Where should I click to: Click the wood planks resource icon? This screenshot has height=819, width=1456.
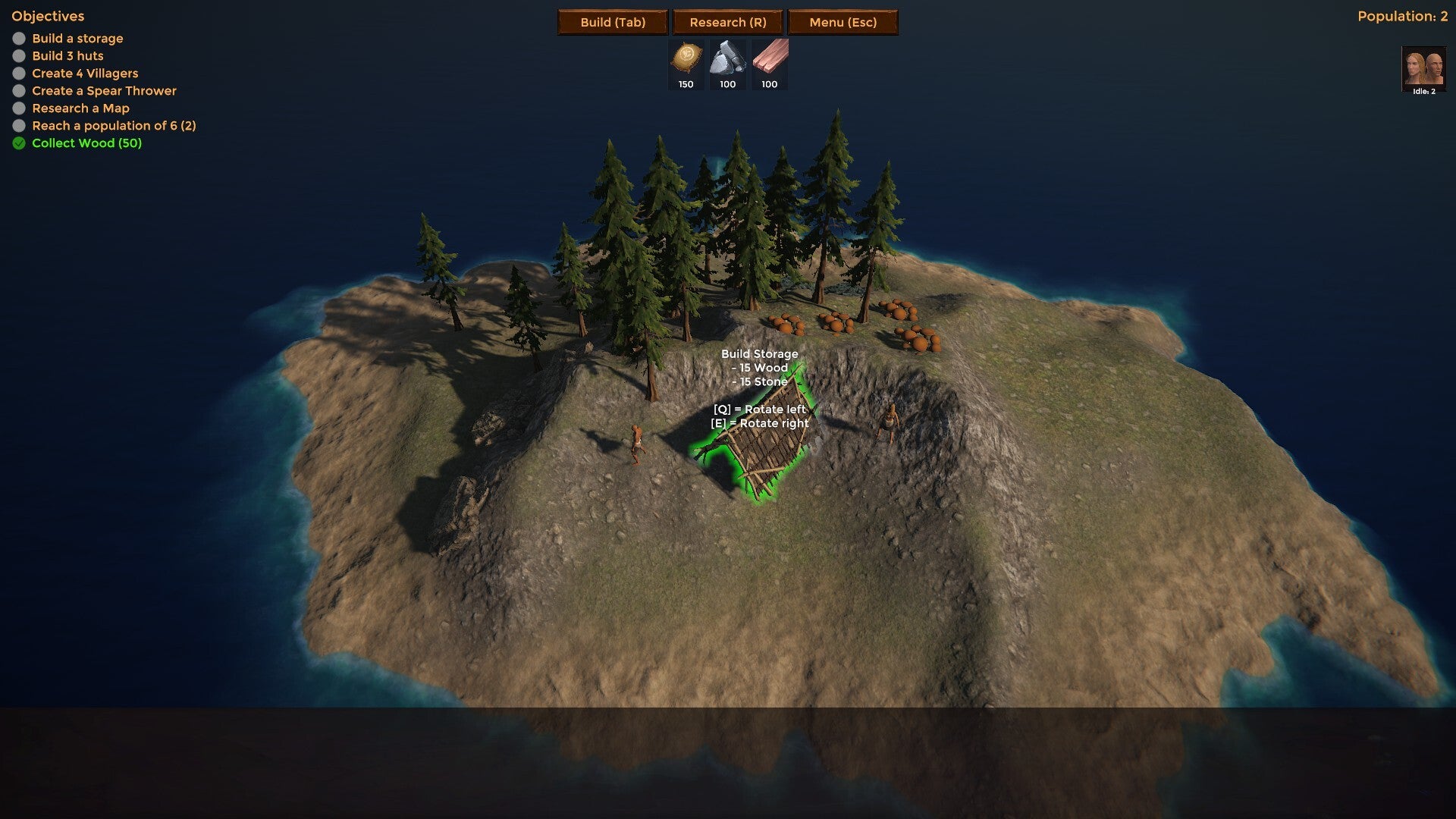click(770, 58)
